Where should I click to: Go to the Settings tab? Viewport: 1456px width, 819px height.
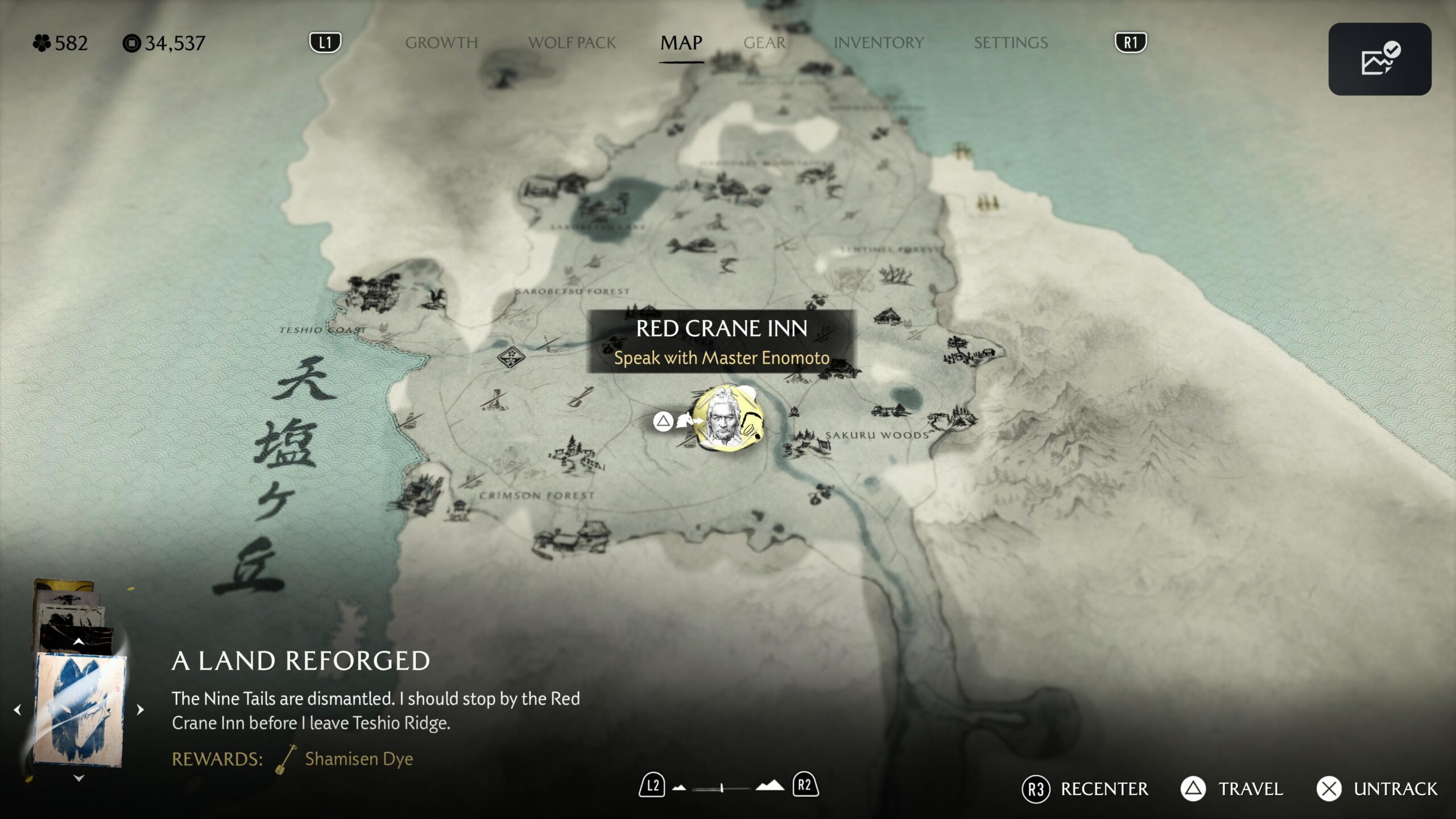(1010, 43)
